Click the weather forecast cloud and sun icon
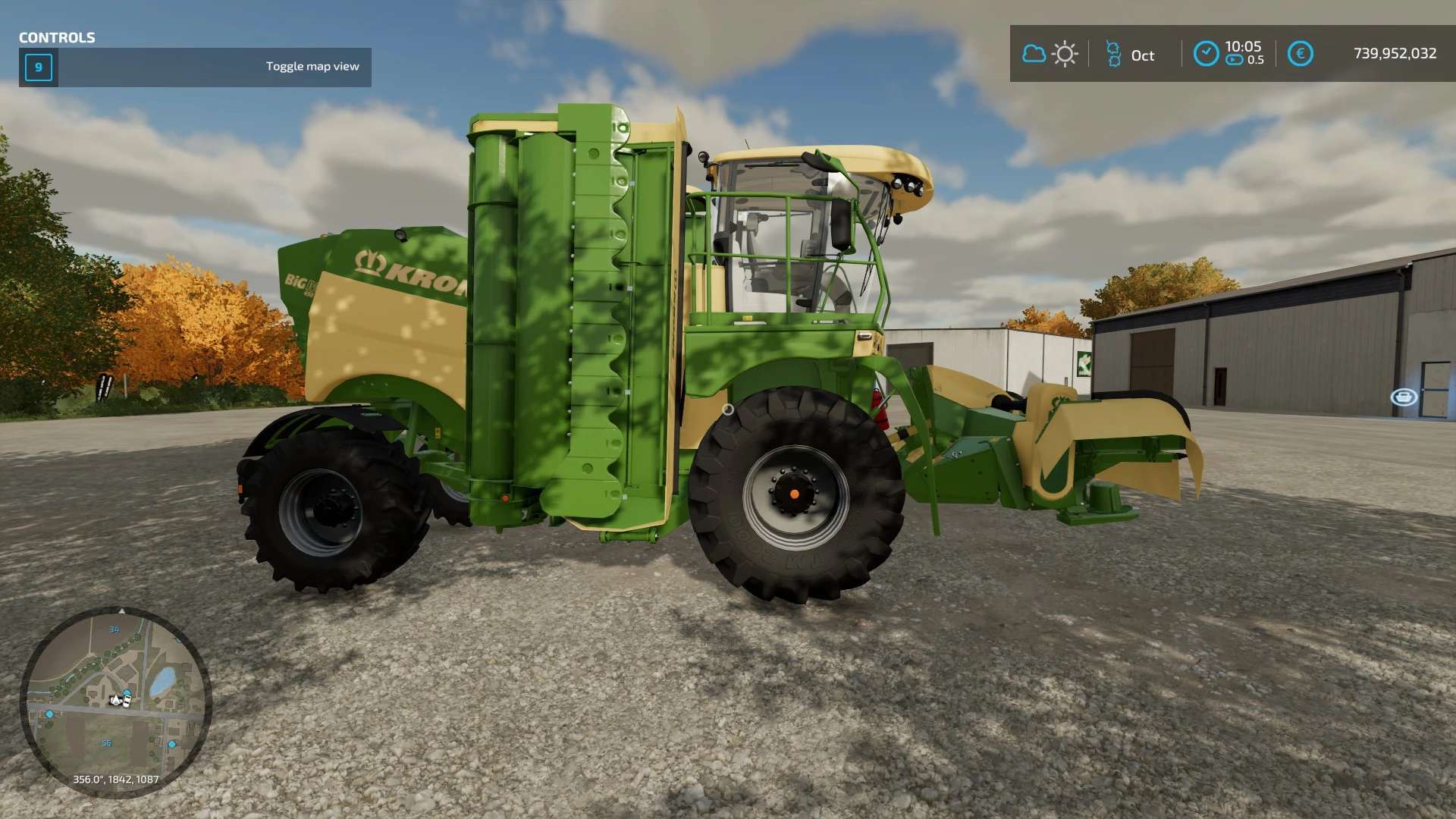Image resolution: width=1456 pixels, height=819 pixels. [x=1050, y=54]
